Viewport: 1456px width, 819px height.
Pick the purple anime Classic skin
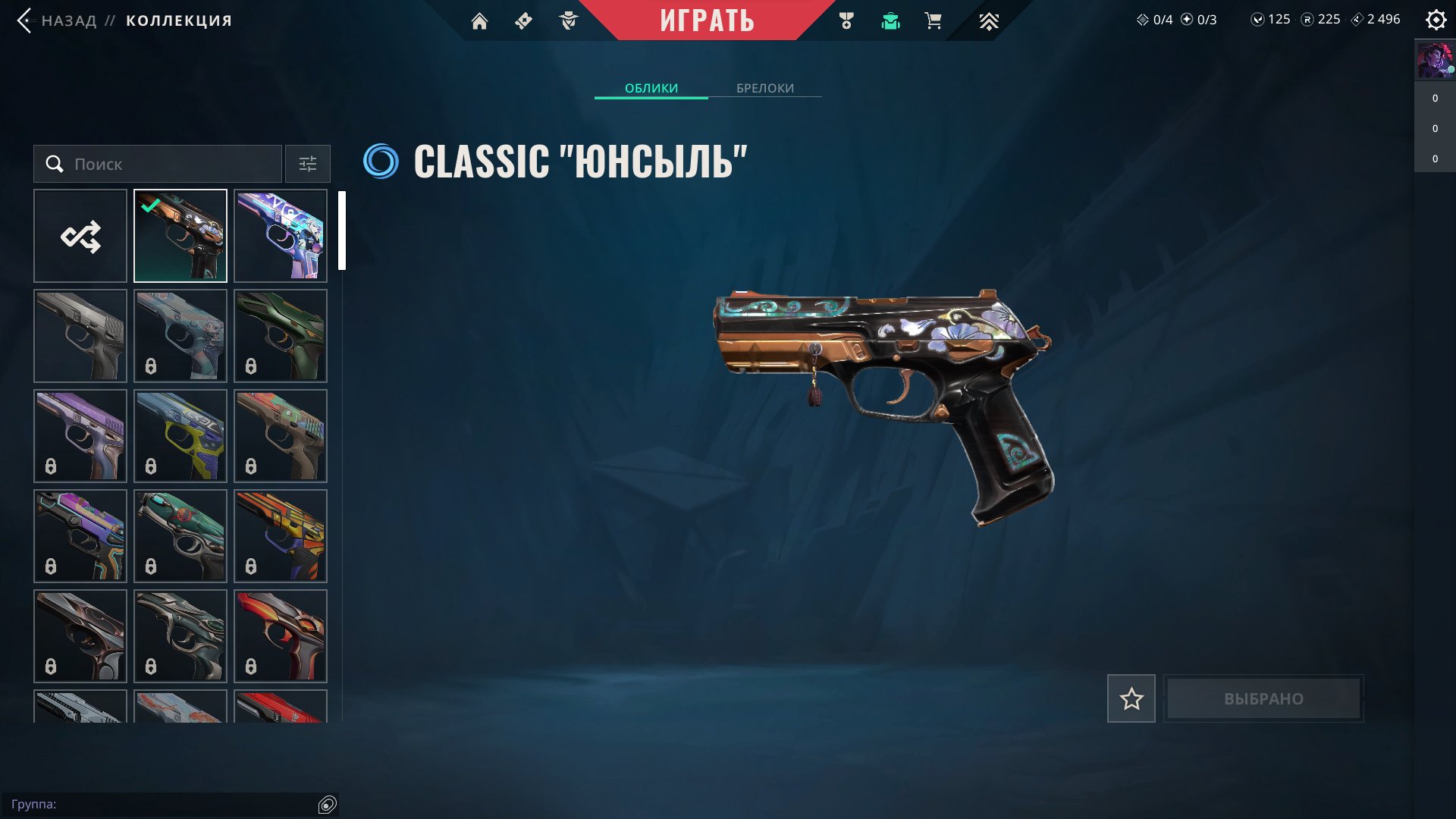tap(281, 236)
